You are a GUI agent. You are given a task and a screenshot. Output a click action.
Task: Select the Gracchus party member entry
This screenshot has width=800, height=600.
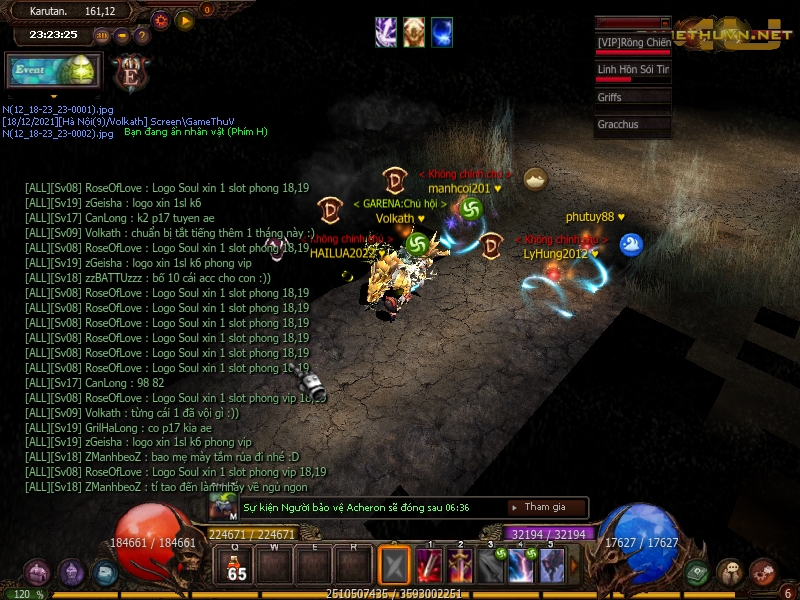click(x=633, y=125)
